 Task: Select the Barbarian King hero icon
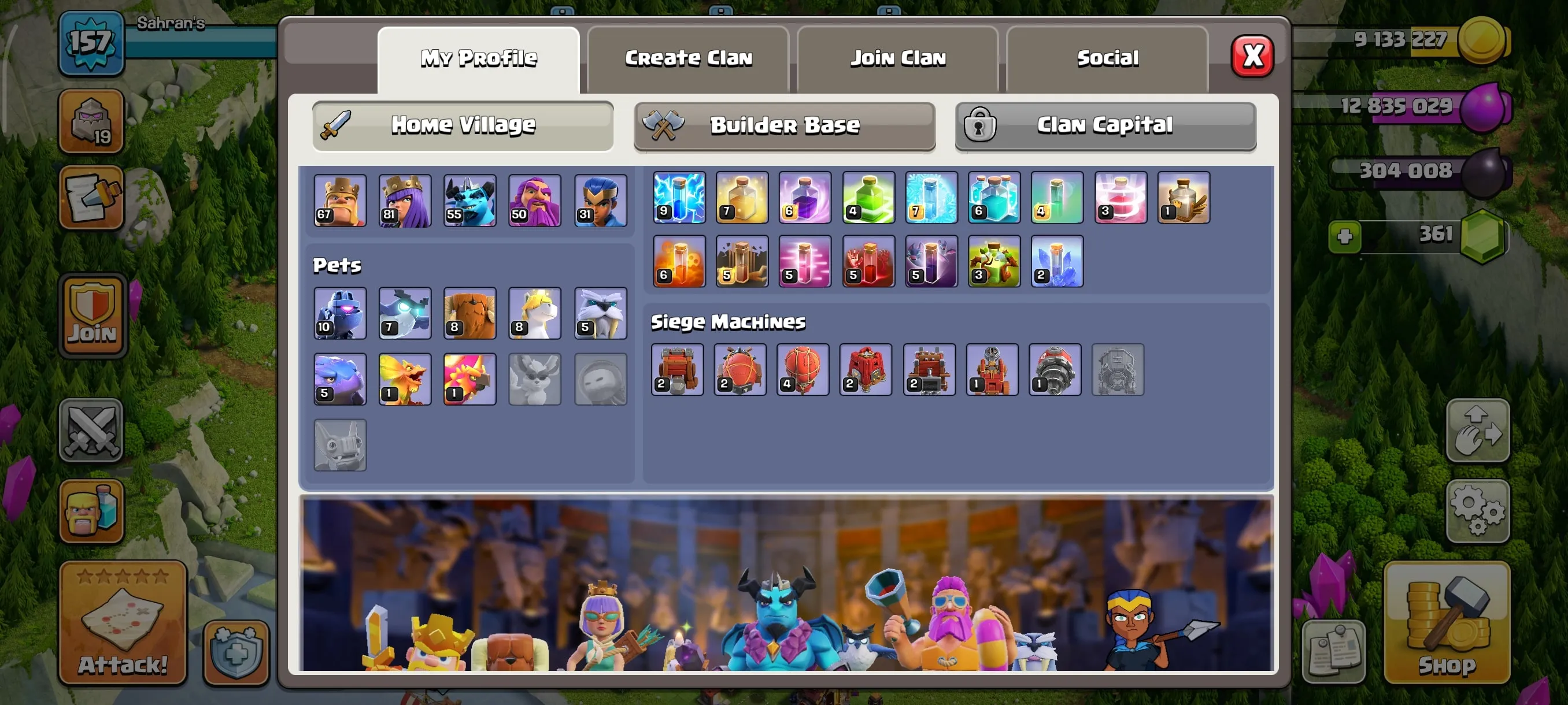pyautogui.click(x=339, y=201)
